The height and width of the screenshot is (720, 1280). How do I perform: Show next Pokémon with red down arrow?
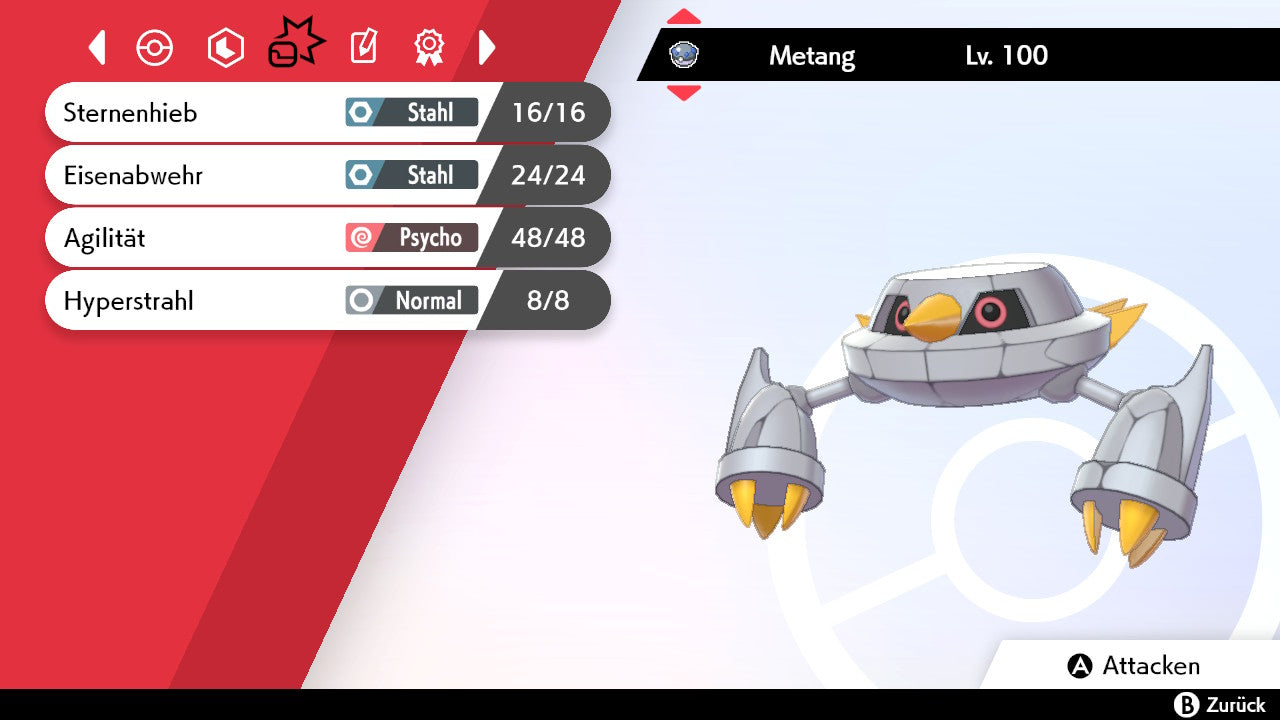(684, 93)
